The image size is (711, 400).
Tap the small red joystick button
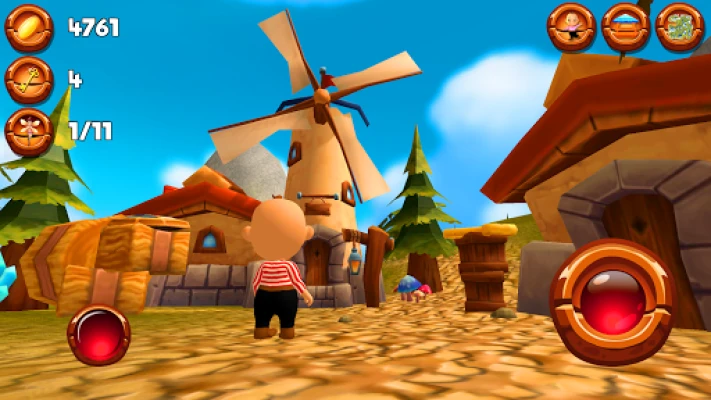click(99, 334)
